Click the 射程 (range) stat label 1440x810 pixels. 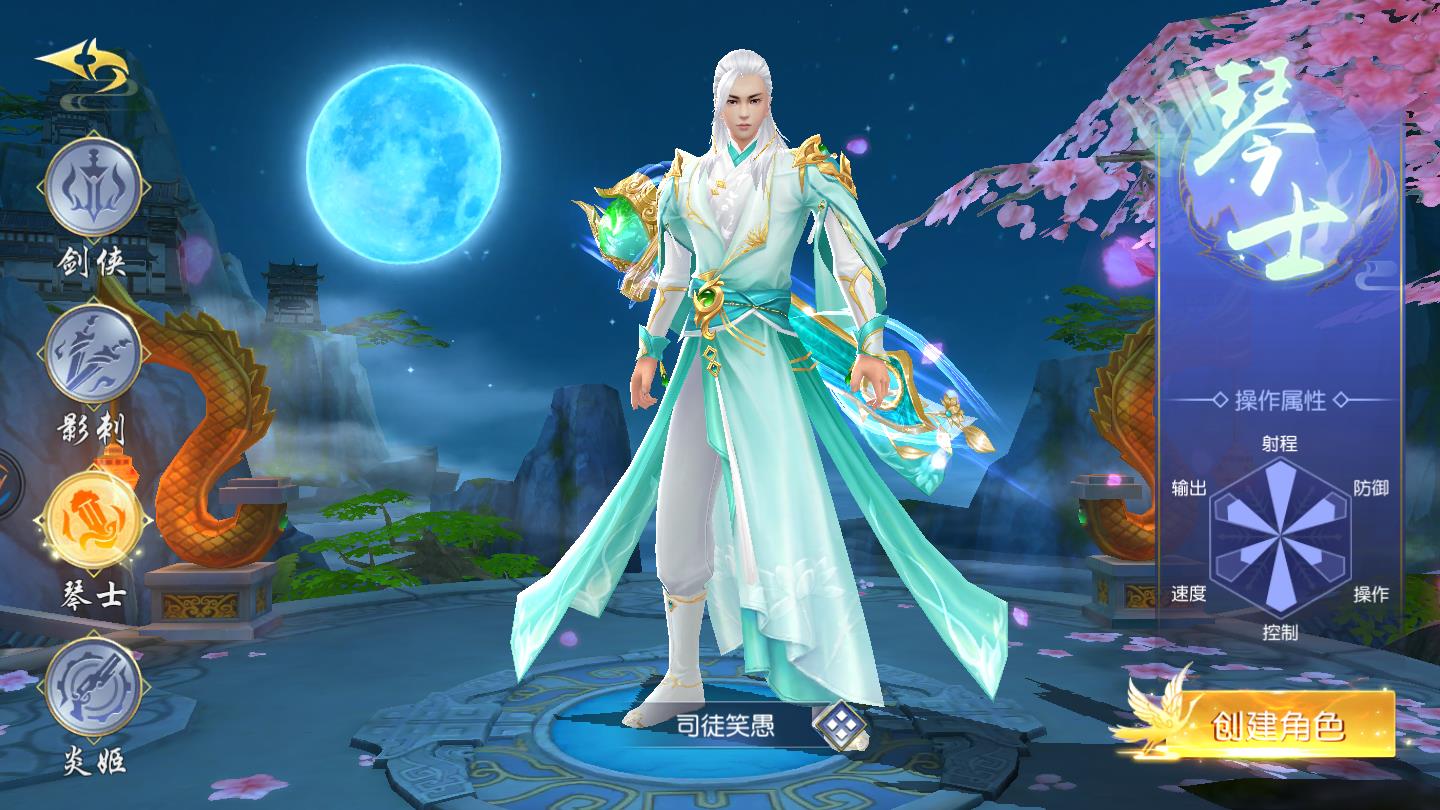(1281, 444)
